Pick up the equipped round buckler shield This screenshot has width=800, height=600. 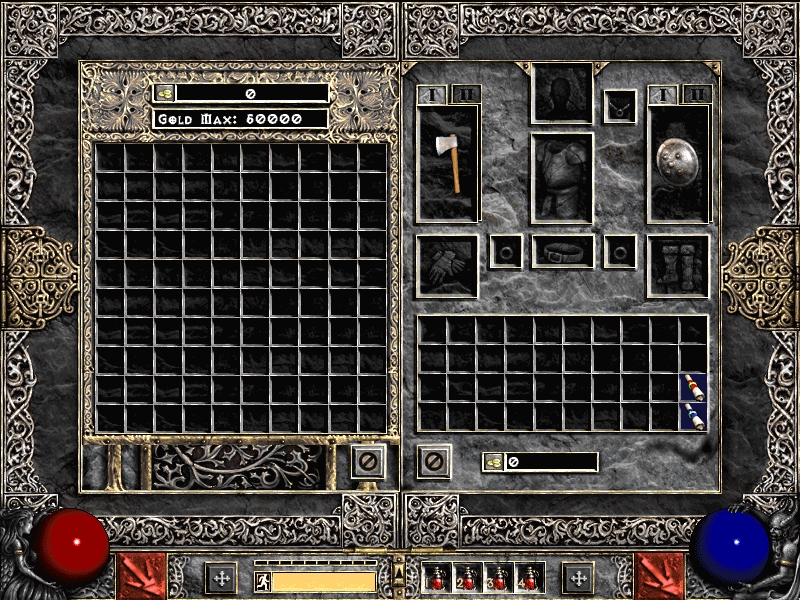coord(677,160)
